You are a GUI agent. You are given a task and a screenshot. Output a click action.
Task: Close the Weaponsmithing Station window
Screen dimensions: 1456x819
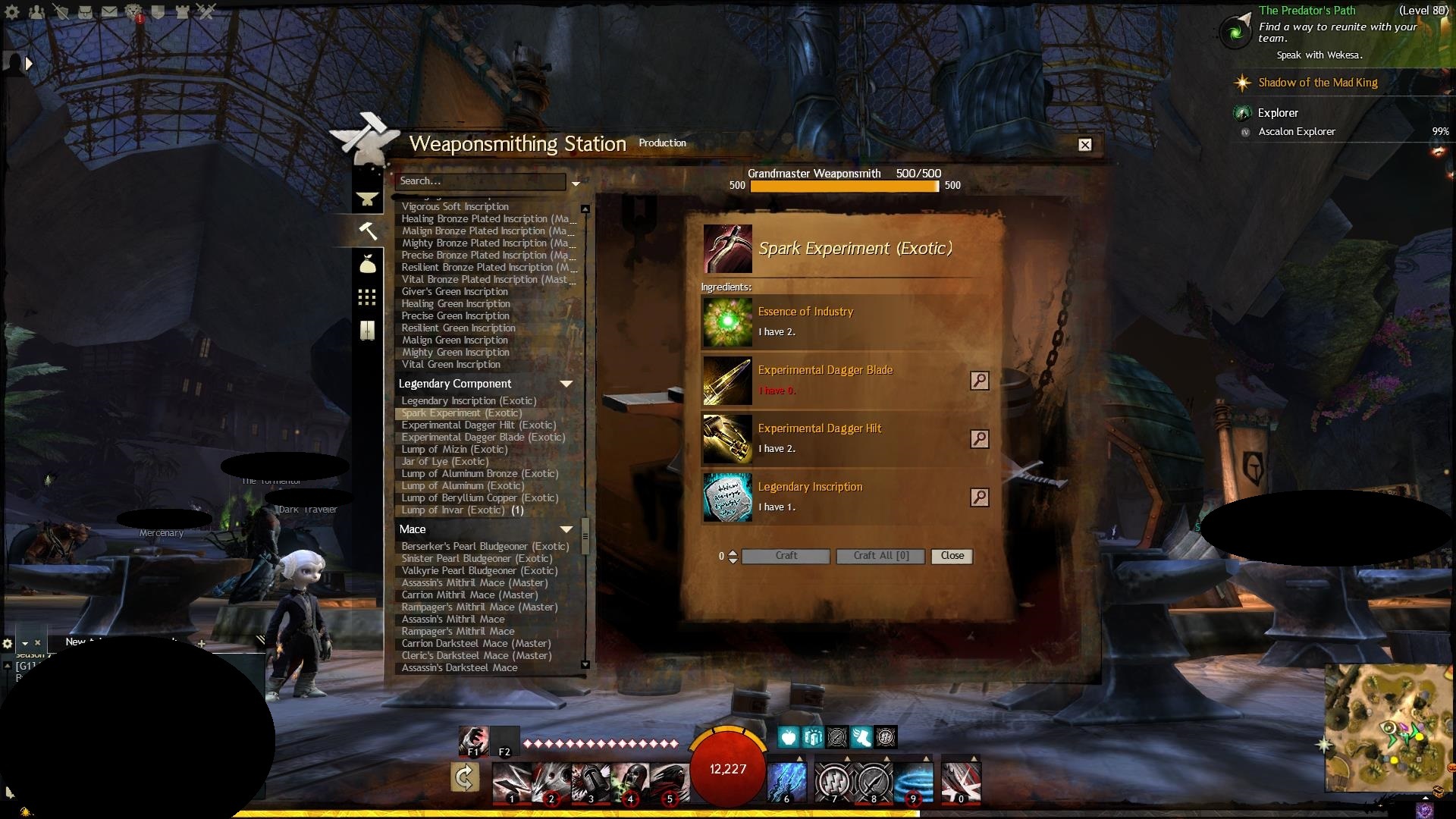[1085, 145]
